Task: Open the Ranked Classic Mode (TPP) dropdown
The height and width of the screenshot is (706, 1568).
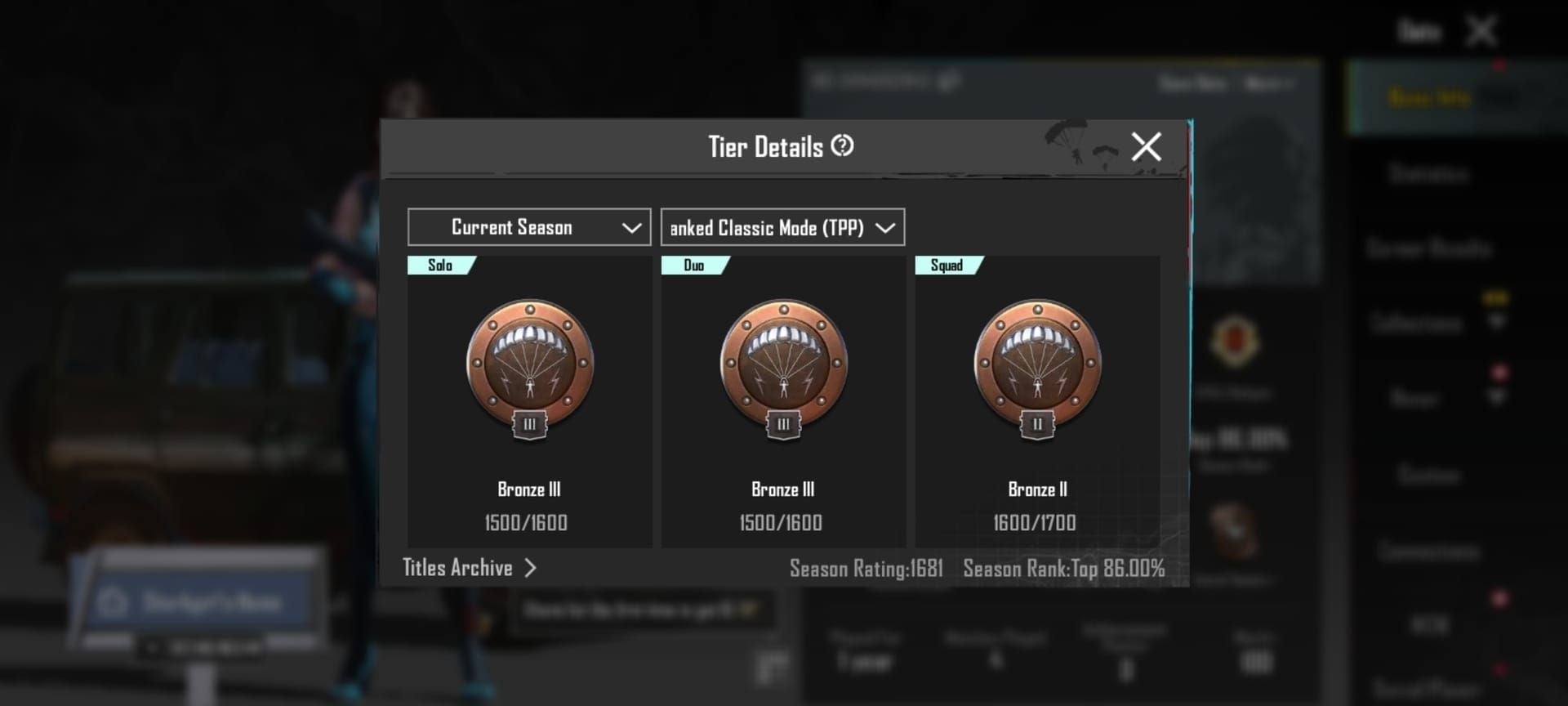Action: click(782, 227)
